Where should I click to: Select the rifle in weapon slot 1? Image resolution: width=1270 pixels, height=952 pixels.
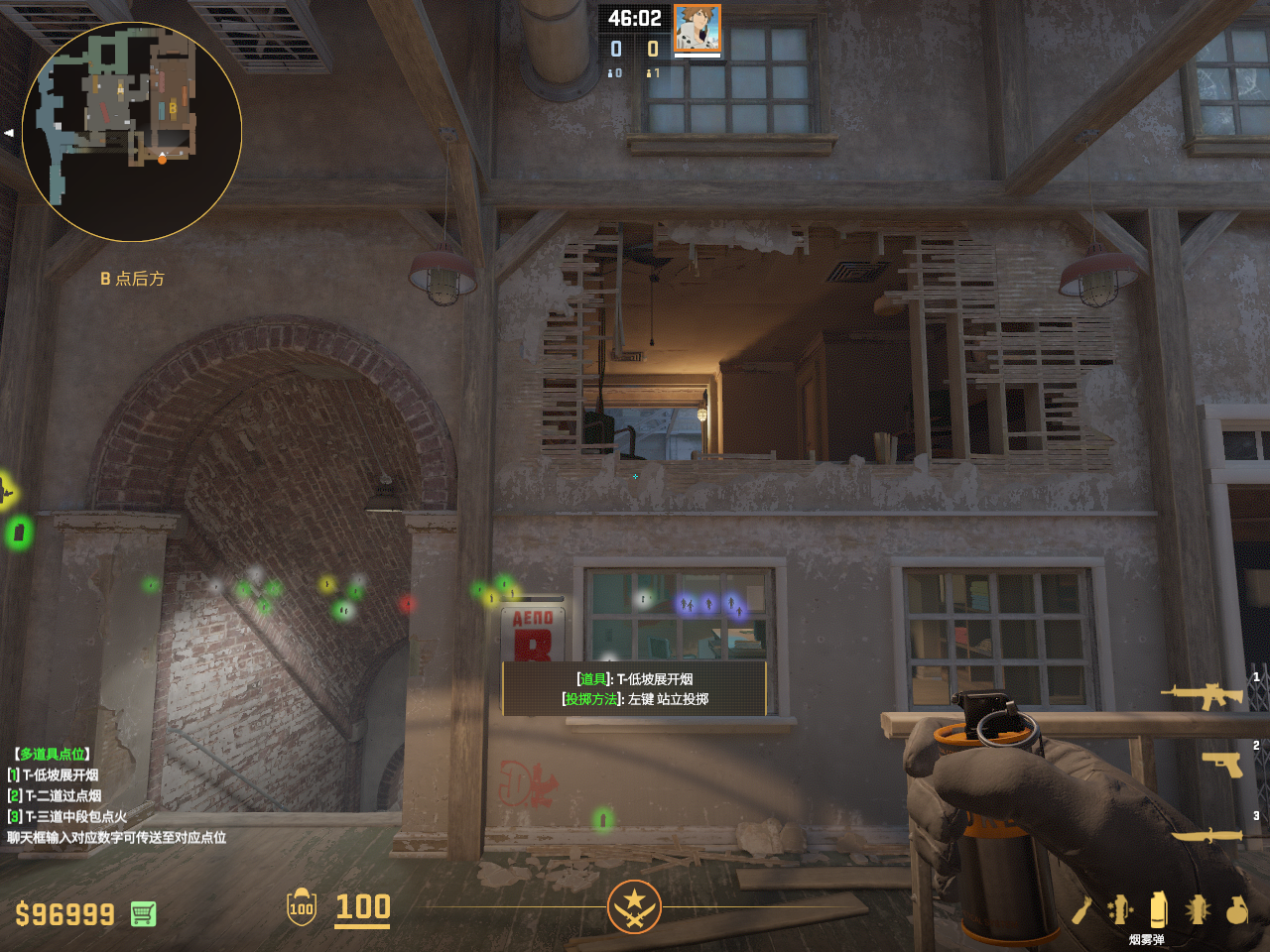[x=1203, y=696]
